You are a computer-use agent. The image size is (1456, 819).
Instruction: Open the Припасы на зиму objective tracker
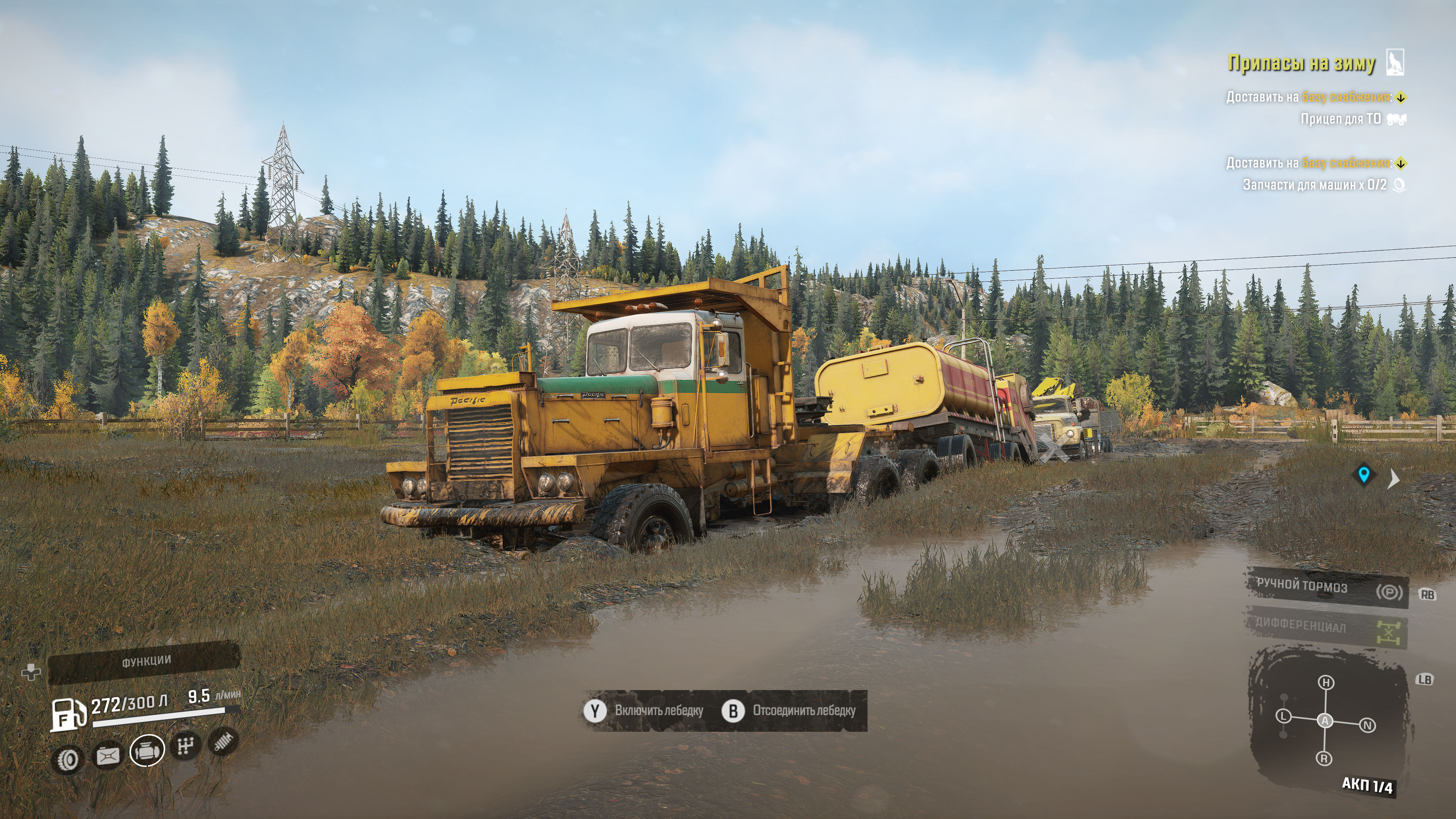(1301, 63)
